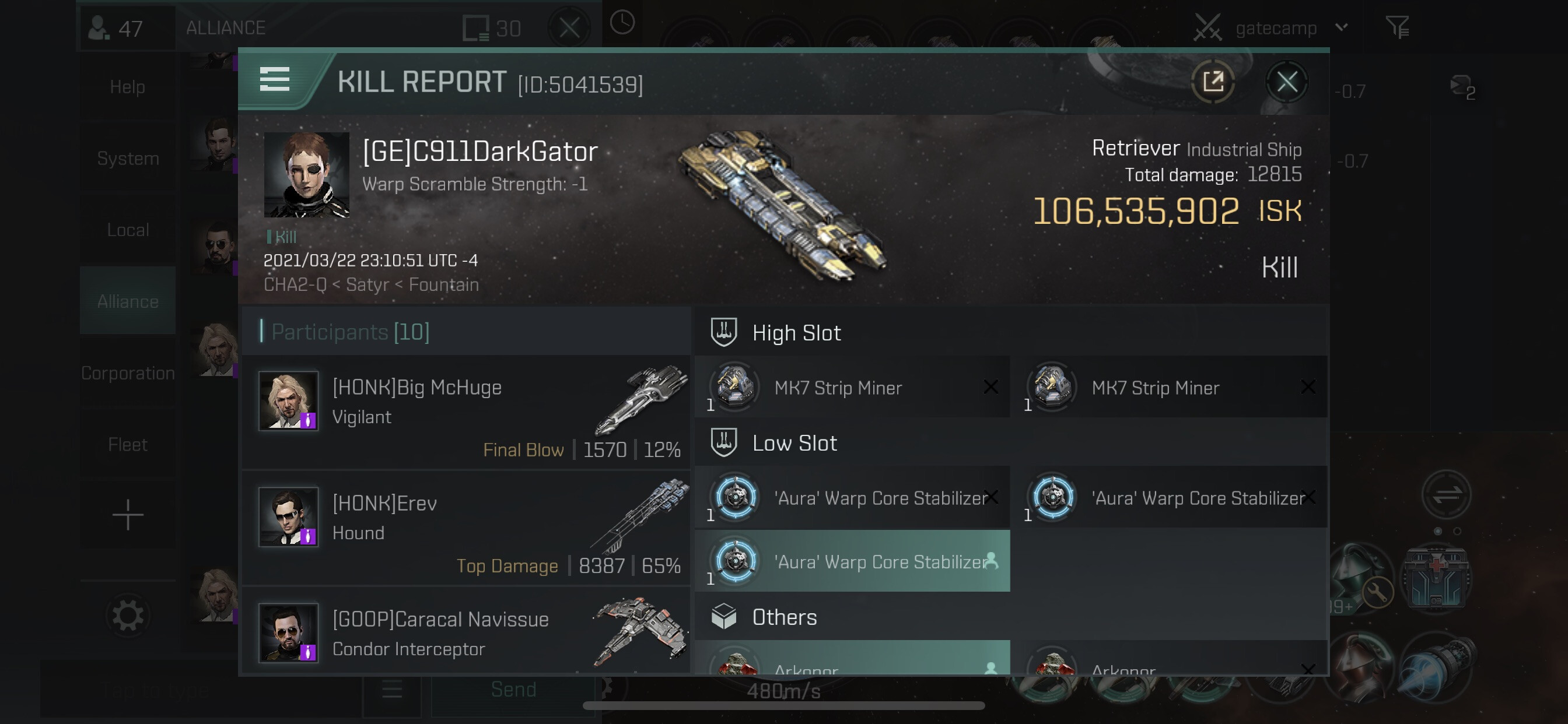Switch to the System chat channel
Viewport: 1568px width, 724px height.
[127, 158]
